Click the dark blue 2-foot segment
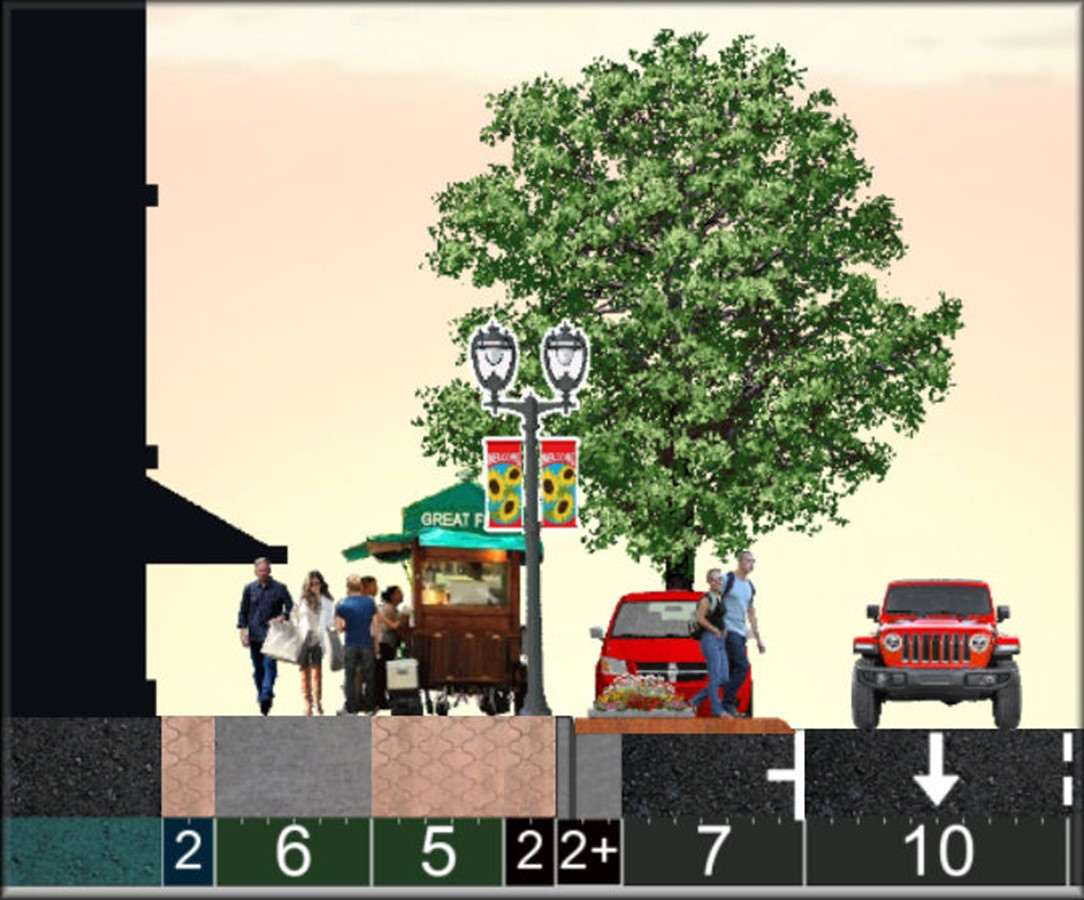1084x900 pixels. tap(188, 851)
